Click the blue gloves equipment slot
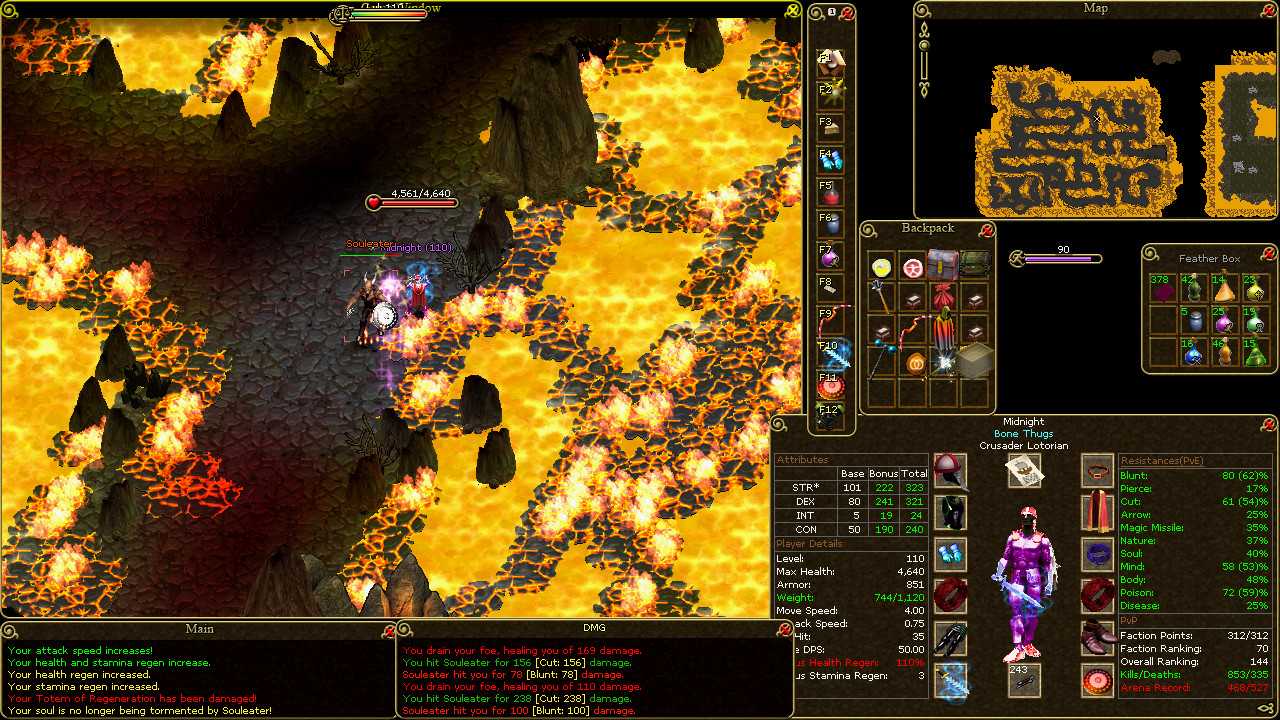The width and height of the screenshot is (1280, 720). click(951, 555)
